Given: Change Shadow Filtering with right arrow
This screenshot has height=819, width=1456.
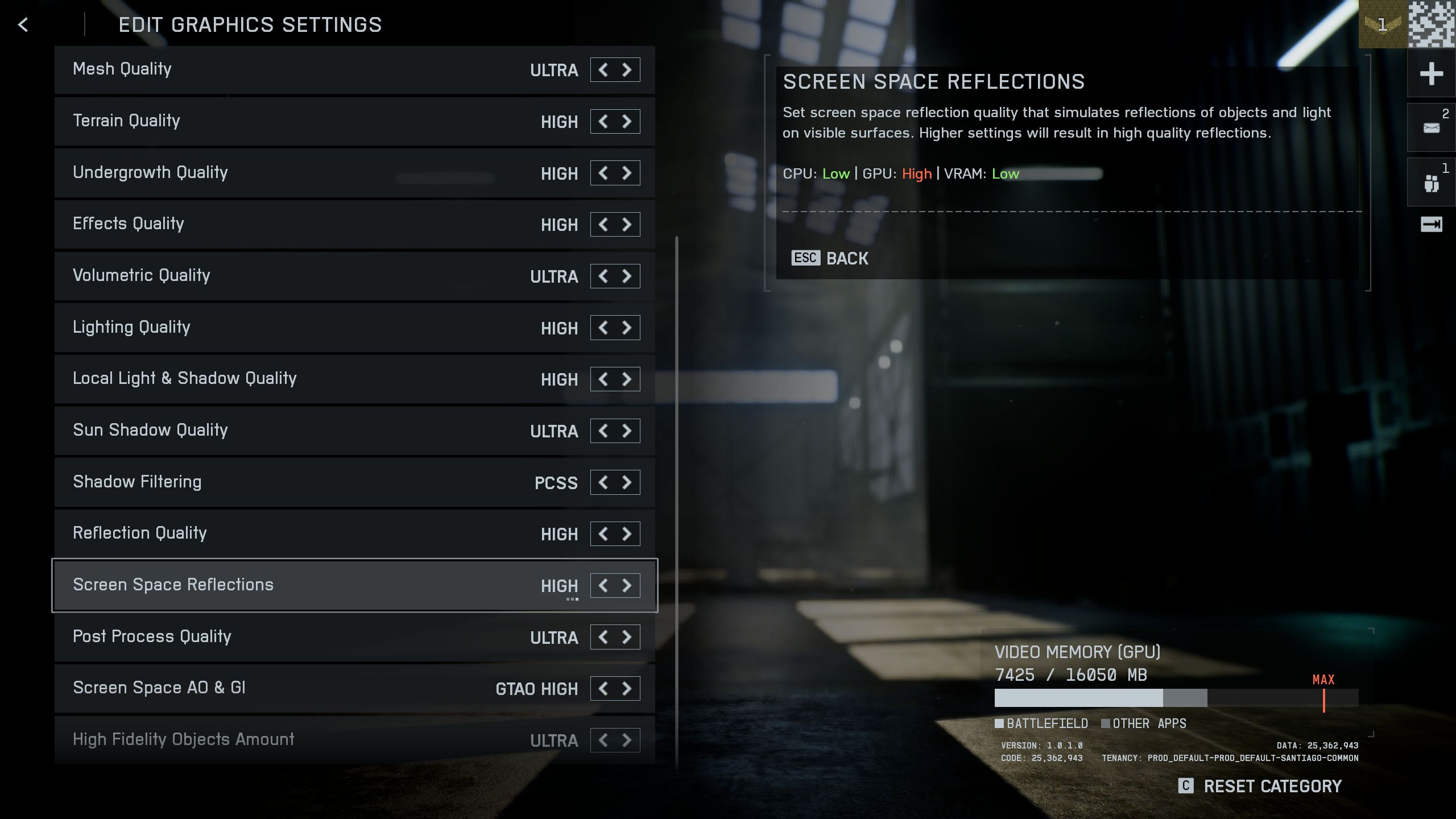Looking at the screenshot, I should click(627, 482).
